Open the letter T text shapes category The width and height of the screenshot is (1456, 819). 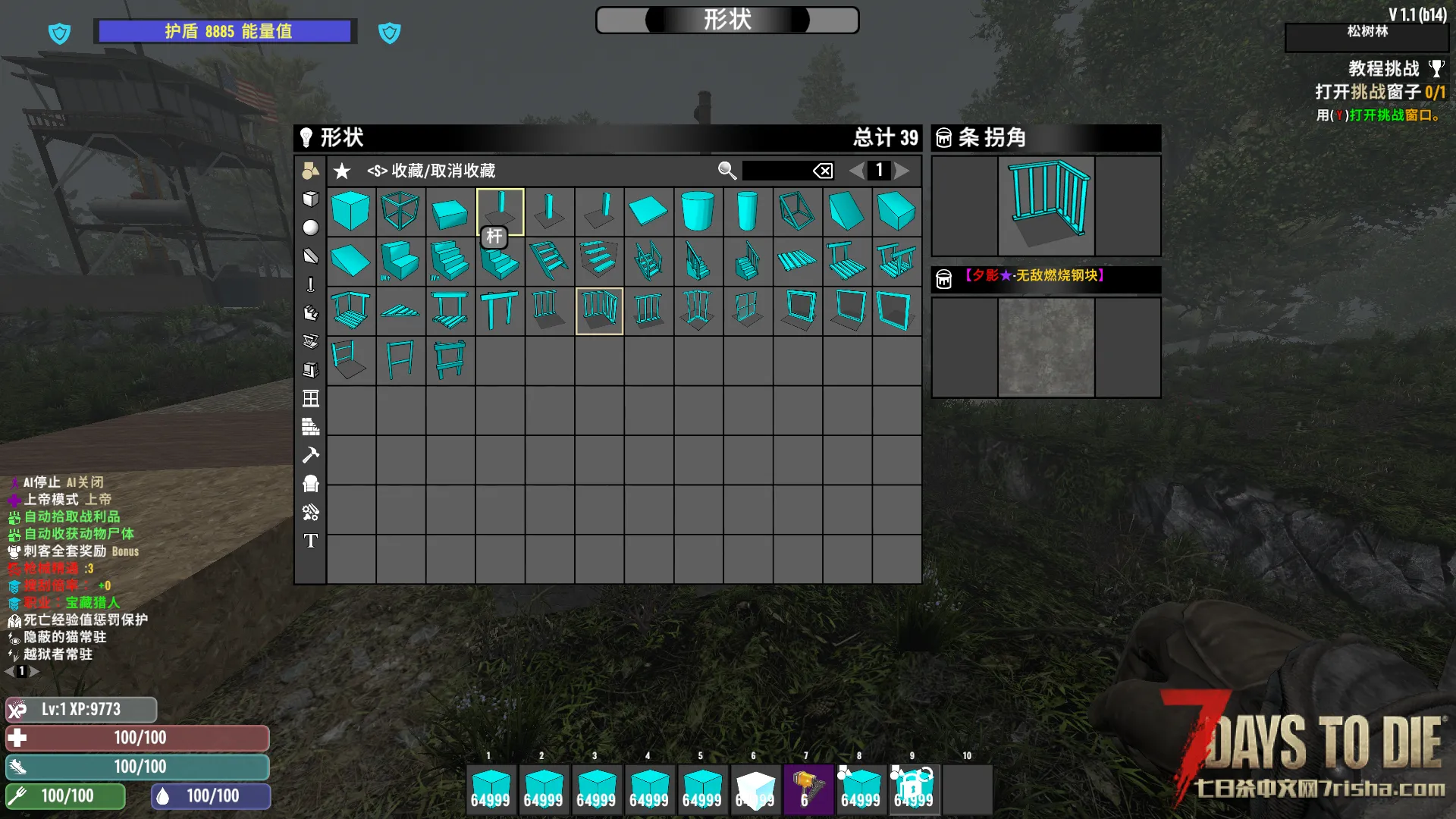coord(311,541)
